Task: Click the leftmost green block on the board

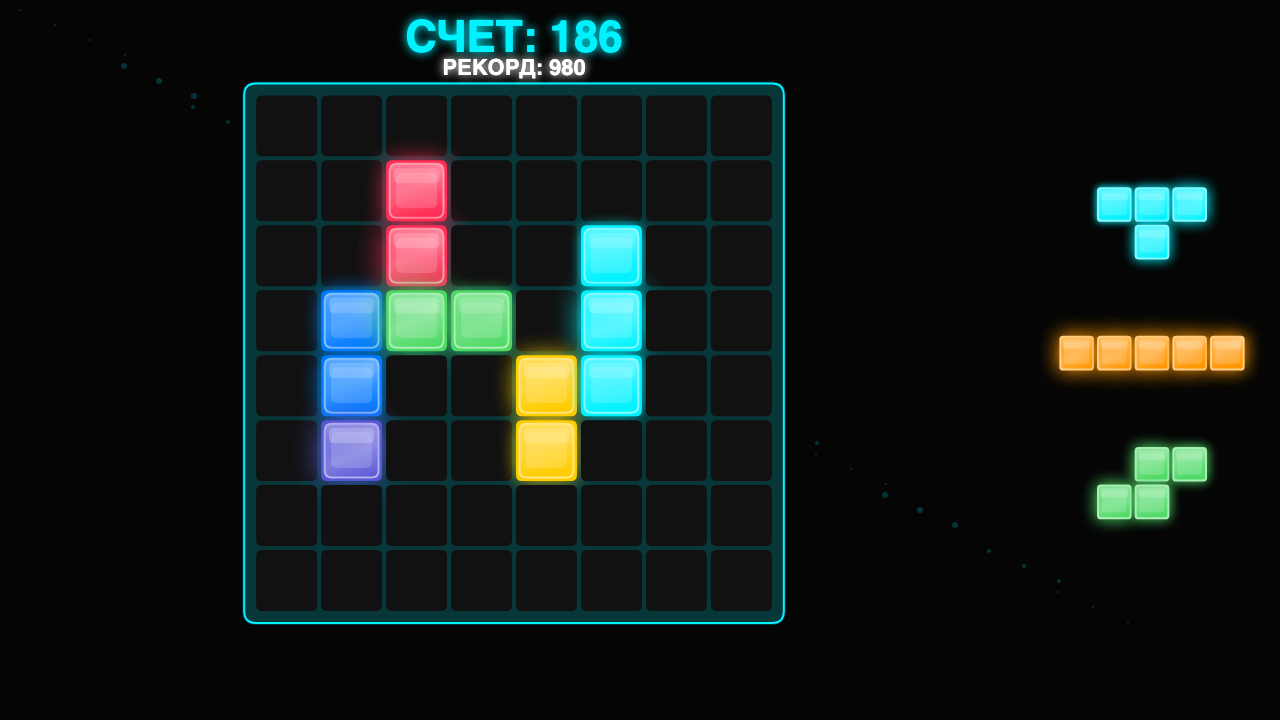Action: coord(417,320)
